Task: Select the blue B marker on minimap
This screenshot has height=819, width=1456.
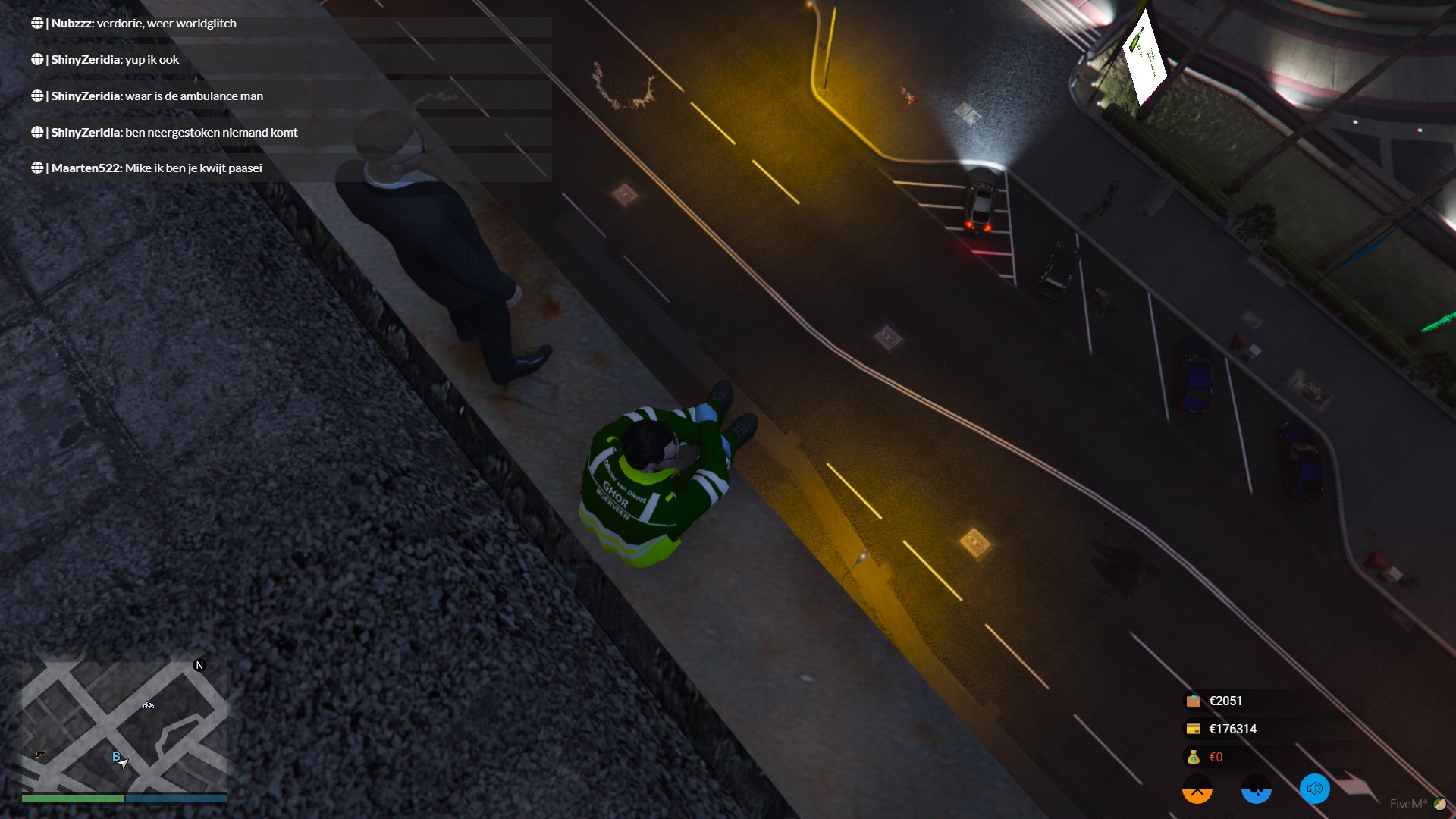Action: click(116, 756)
